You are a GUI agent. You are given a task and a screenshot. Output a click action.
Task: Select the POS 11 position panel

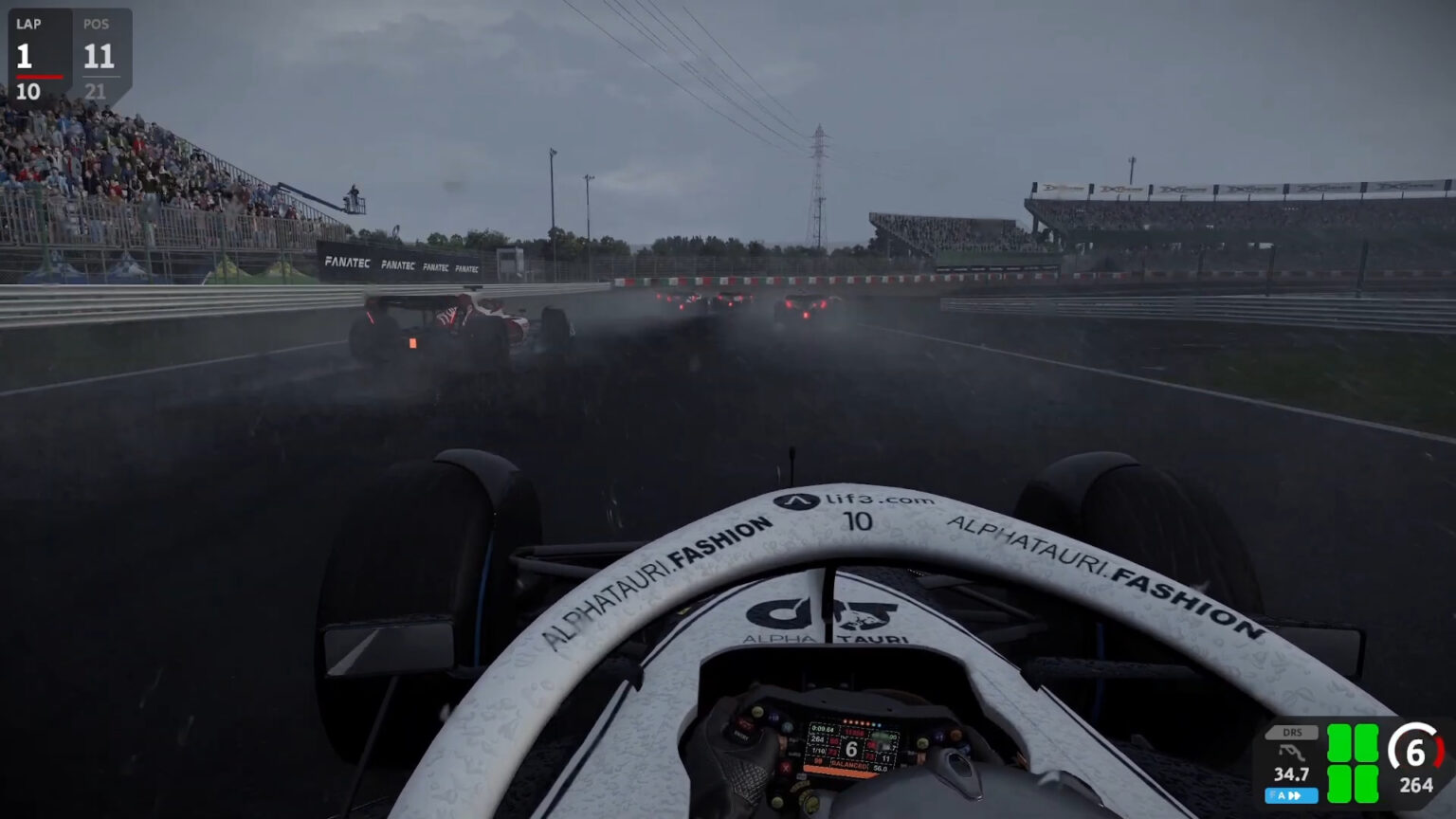coord(100,52)
